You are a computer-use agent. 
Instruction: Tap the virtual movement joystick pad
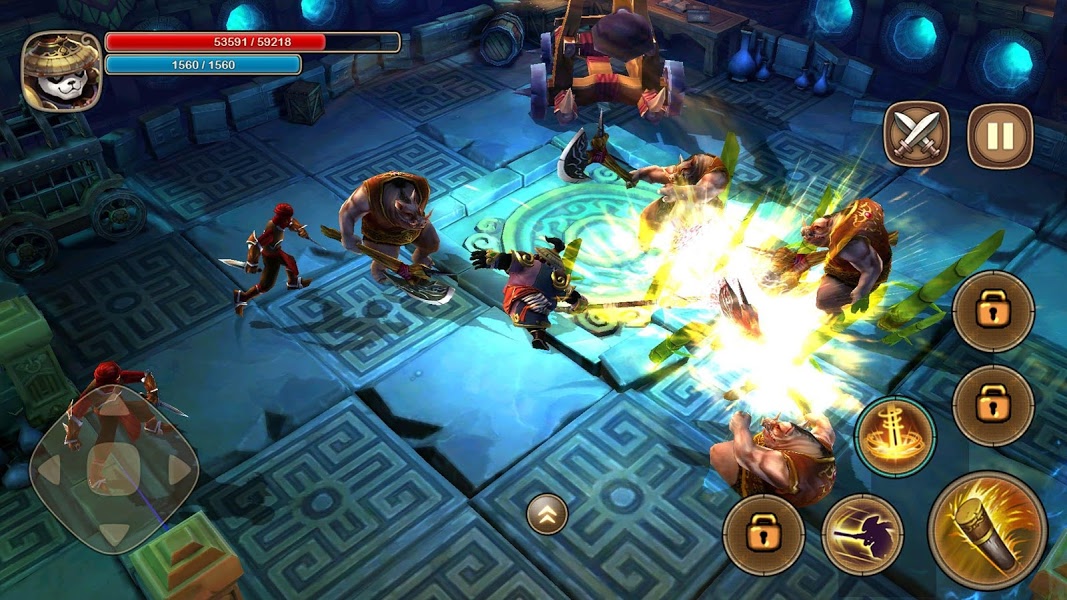point(114,469)
